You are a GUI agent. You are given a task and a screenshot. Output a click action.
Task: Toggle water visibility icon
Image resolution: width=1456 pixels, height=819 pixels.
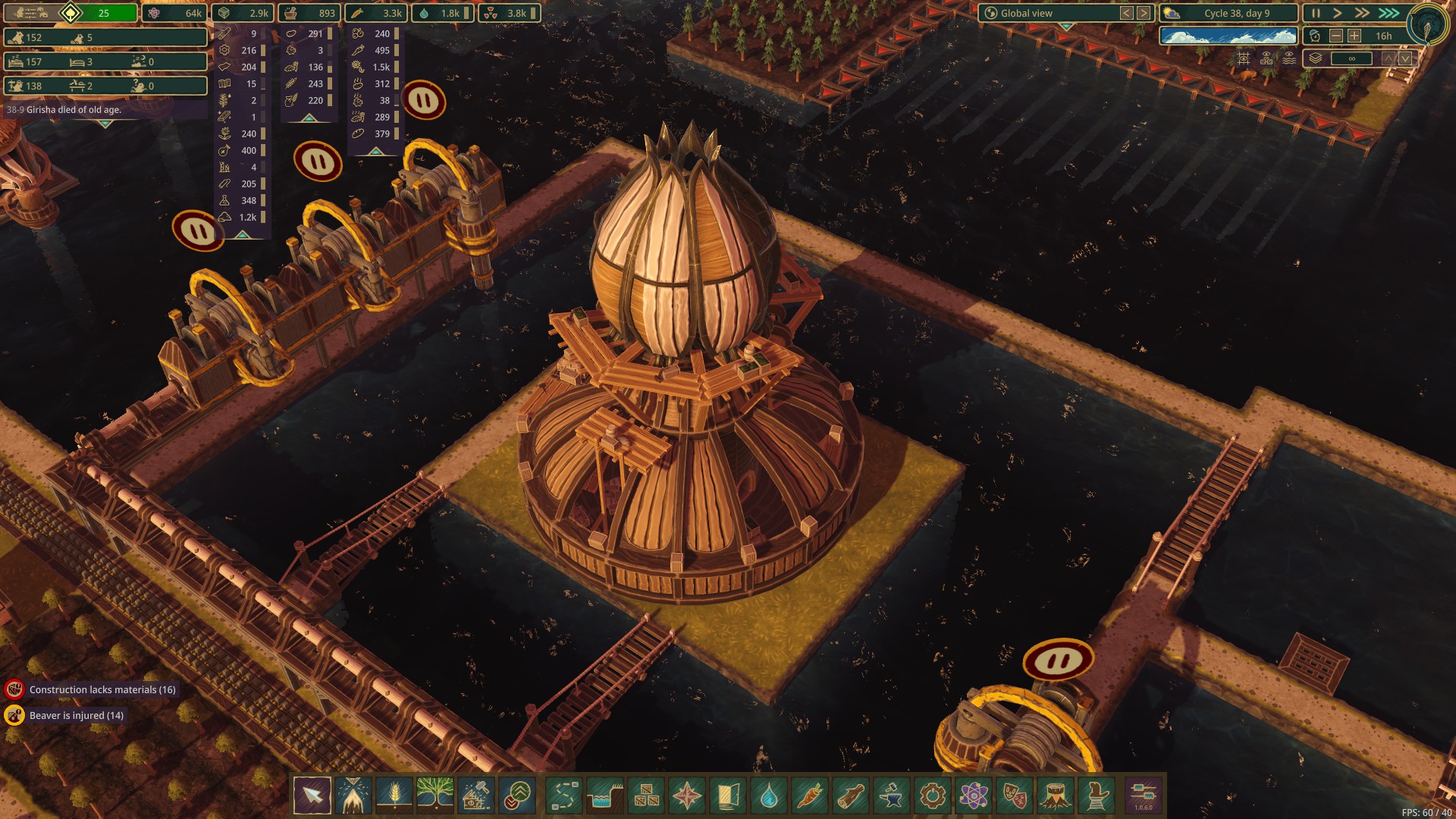(x=1288, y=58)
